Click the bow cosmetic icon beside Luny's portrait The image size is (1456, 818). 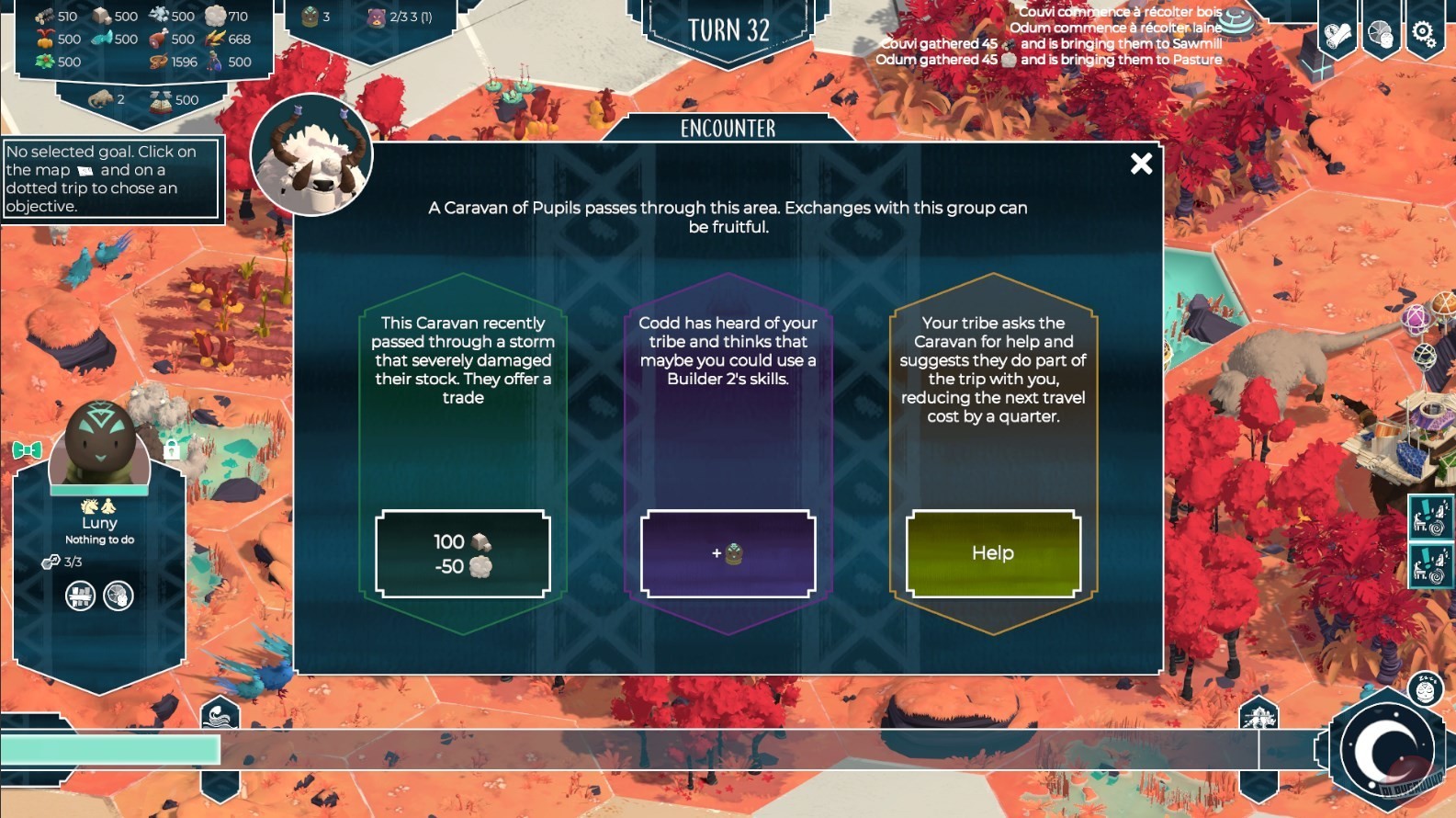click(x=28, y=449)
